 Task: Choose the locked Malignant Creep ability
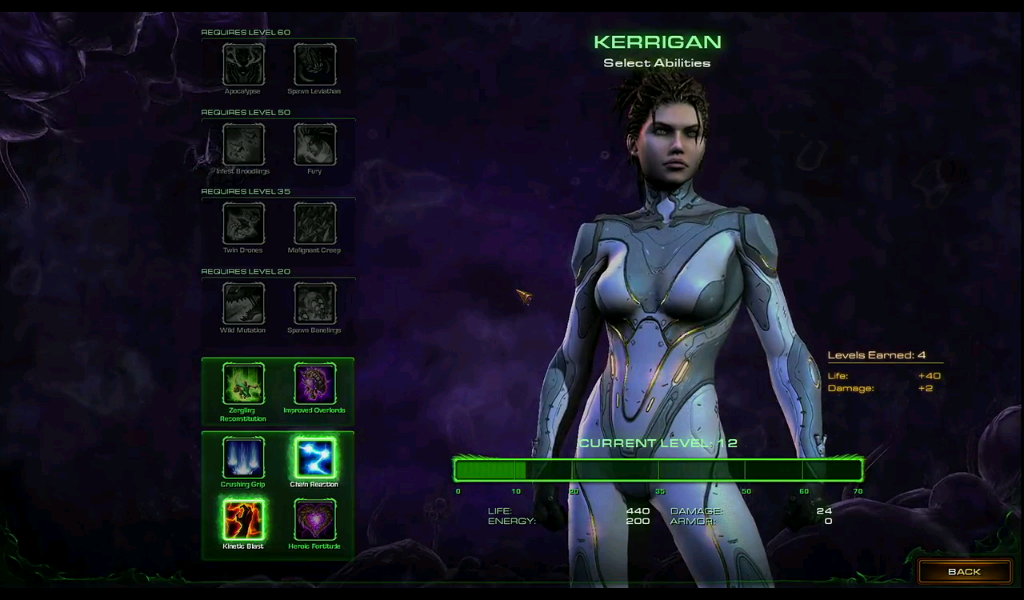[314, 223]
